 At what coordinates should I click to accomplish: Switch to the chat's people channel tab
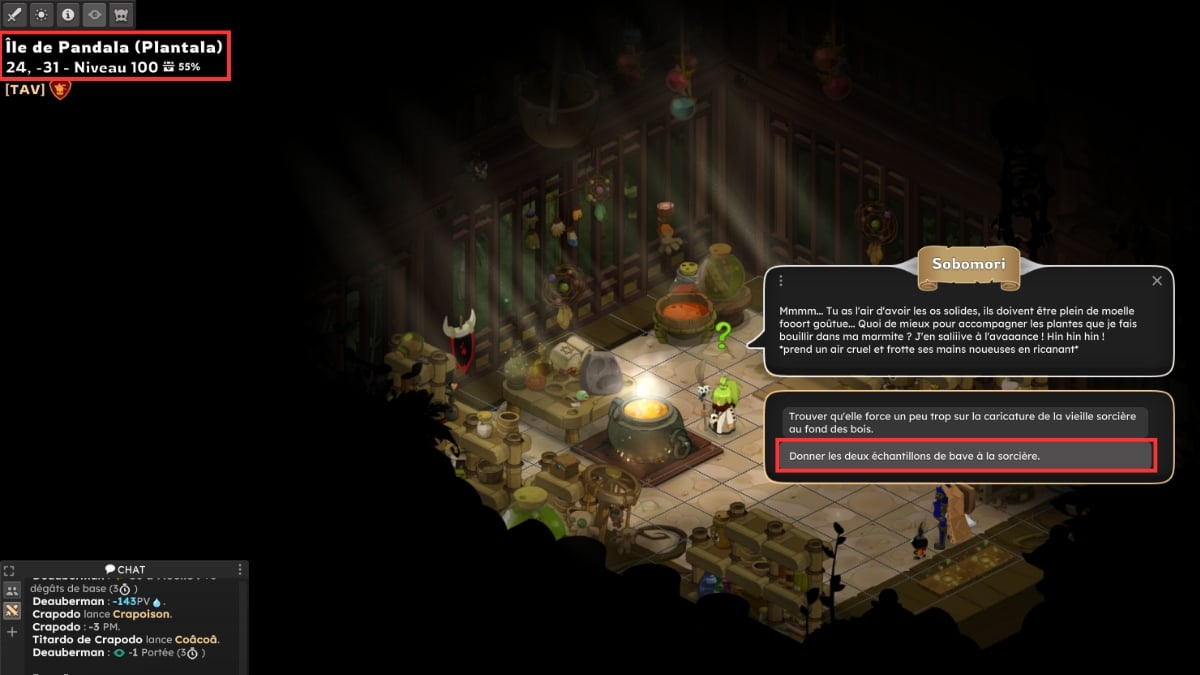(12, 590)
